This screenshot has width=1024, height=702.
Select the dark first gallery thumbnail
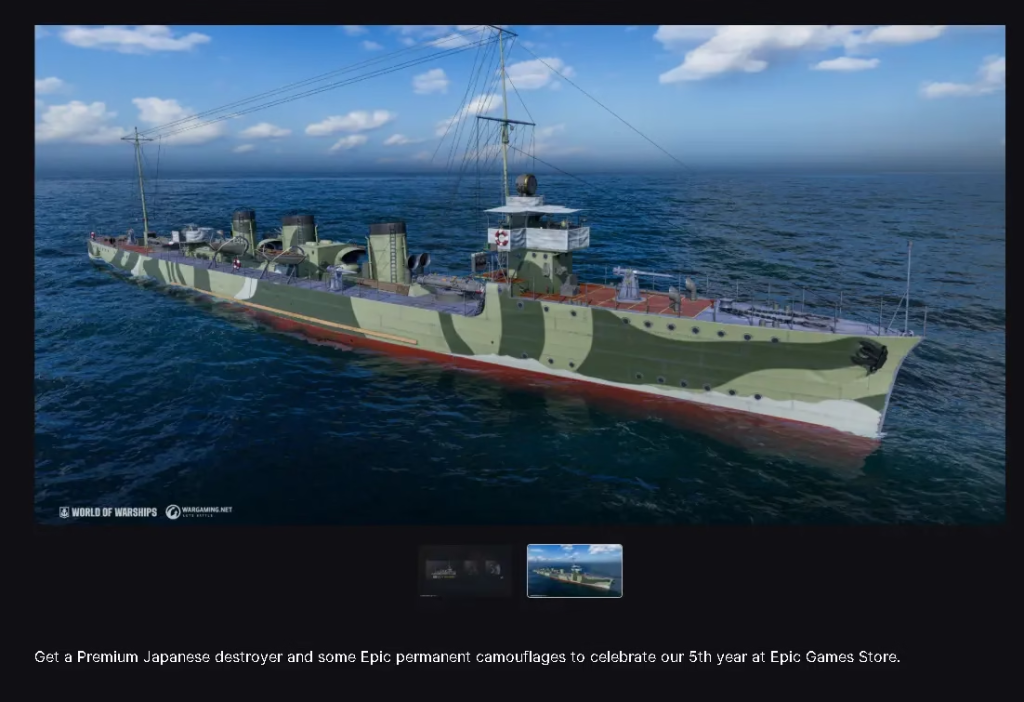click(x=465, y=571)
